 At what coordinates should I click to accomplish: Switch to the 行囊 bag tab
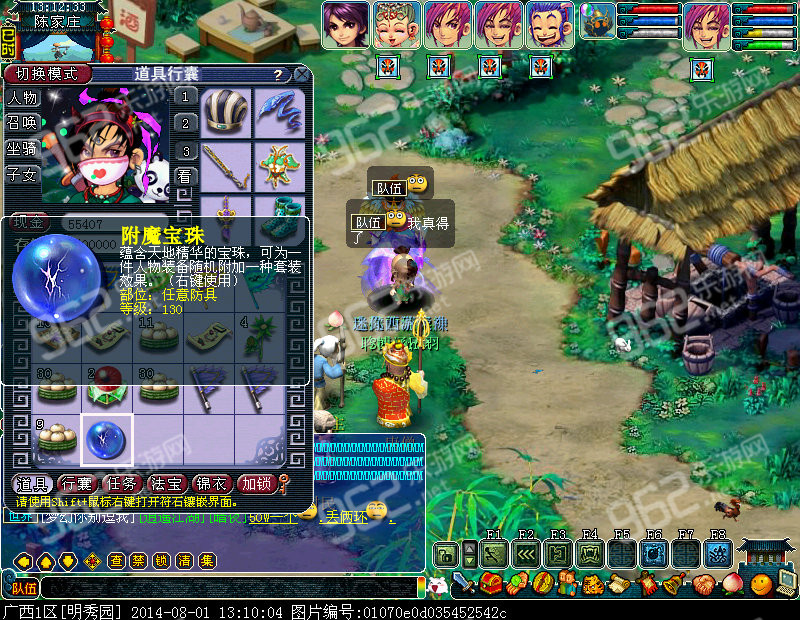point(78,484)
